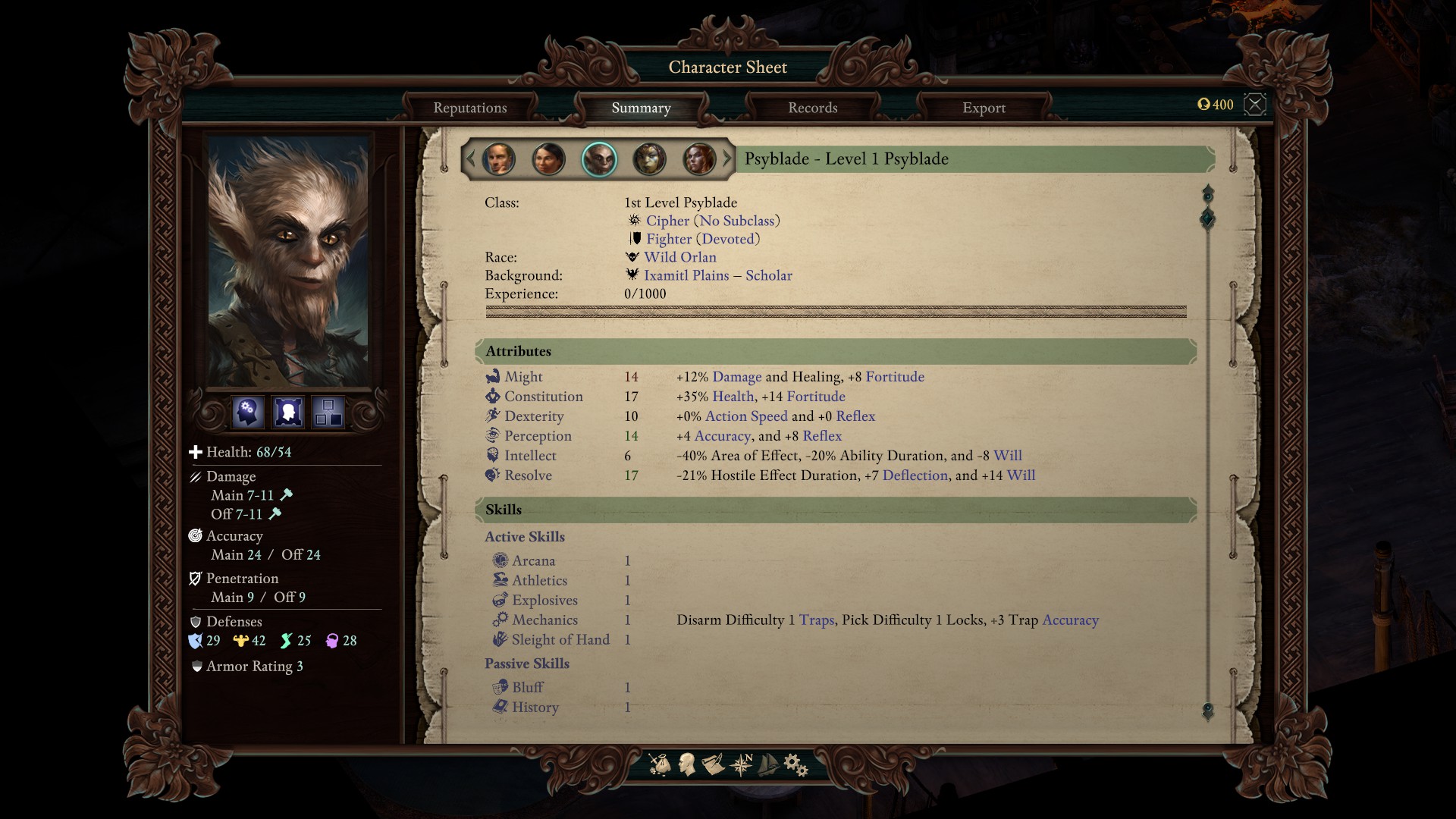Pick the red-haired woman's party portrait
The image size is (1456, 819).
699,159
